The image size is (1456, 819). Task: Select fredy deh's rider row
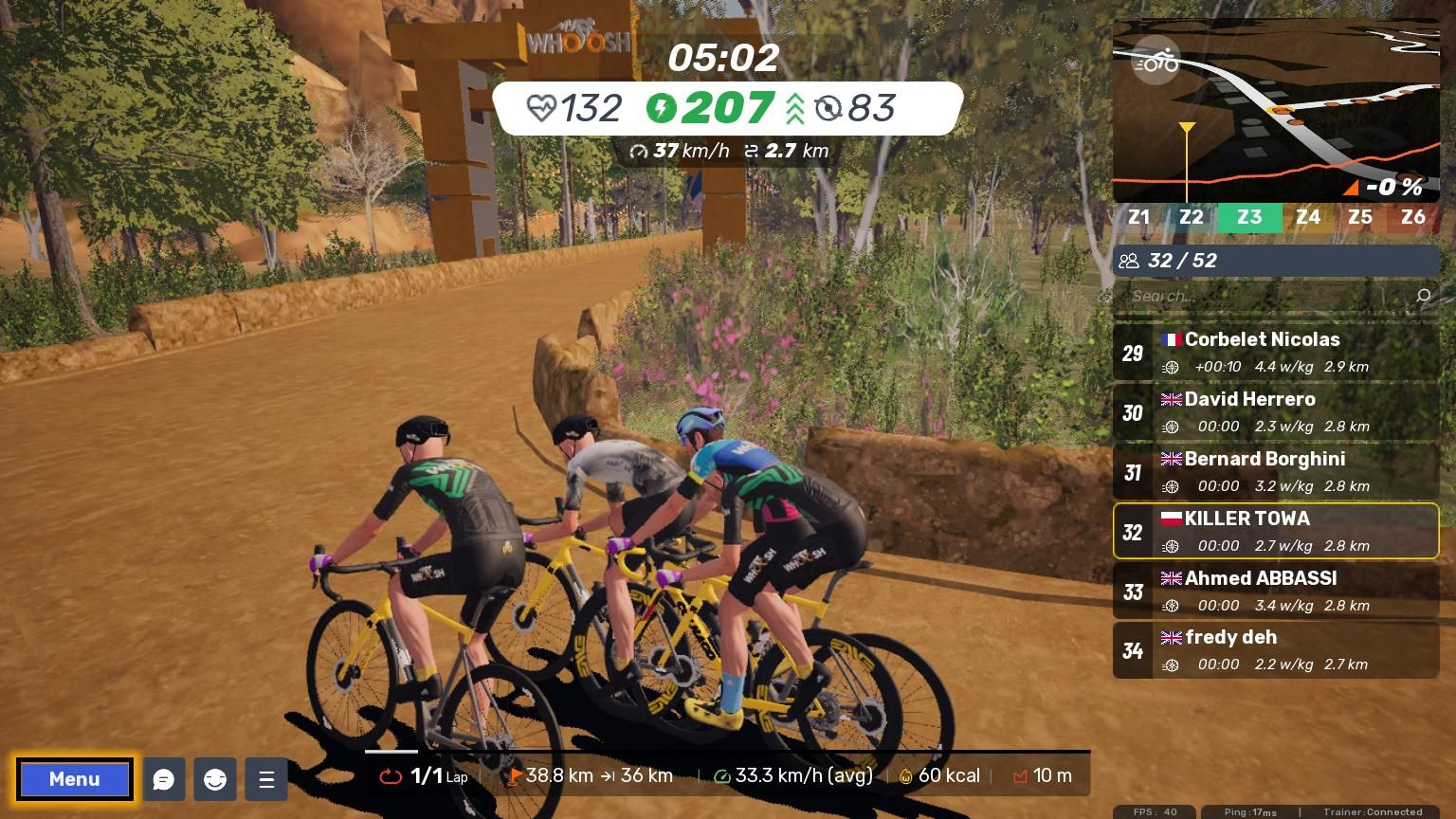coord(1276,651)
